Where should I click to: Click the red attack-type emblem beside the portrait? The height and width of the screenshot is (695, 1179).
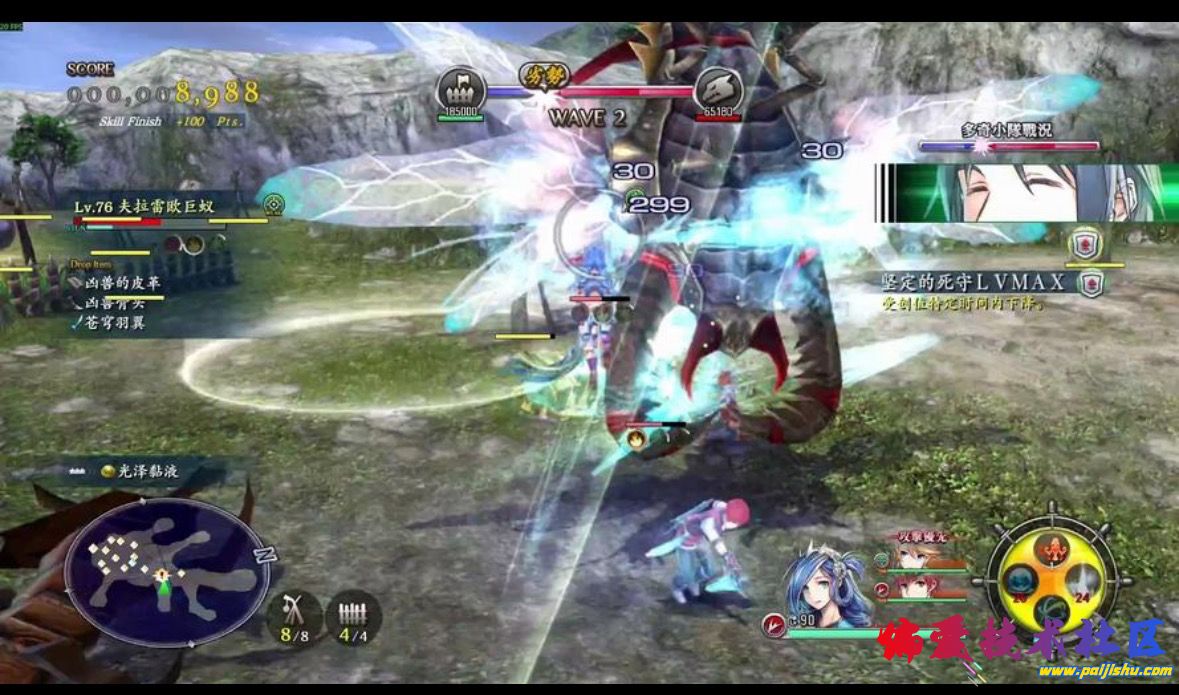773,625
